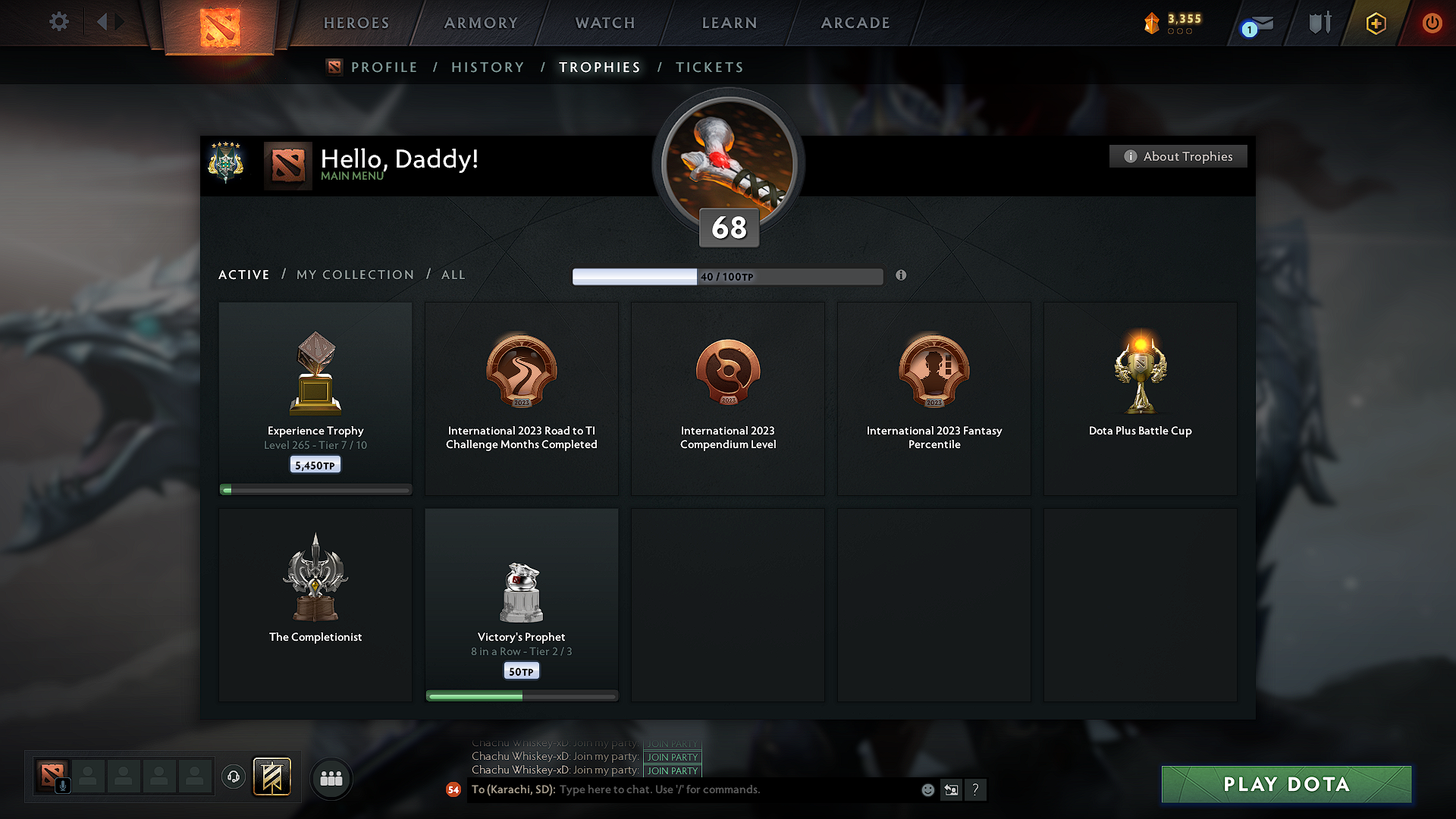Click the chat wheel icon beside the emoticon

coord(951,789)
